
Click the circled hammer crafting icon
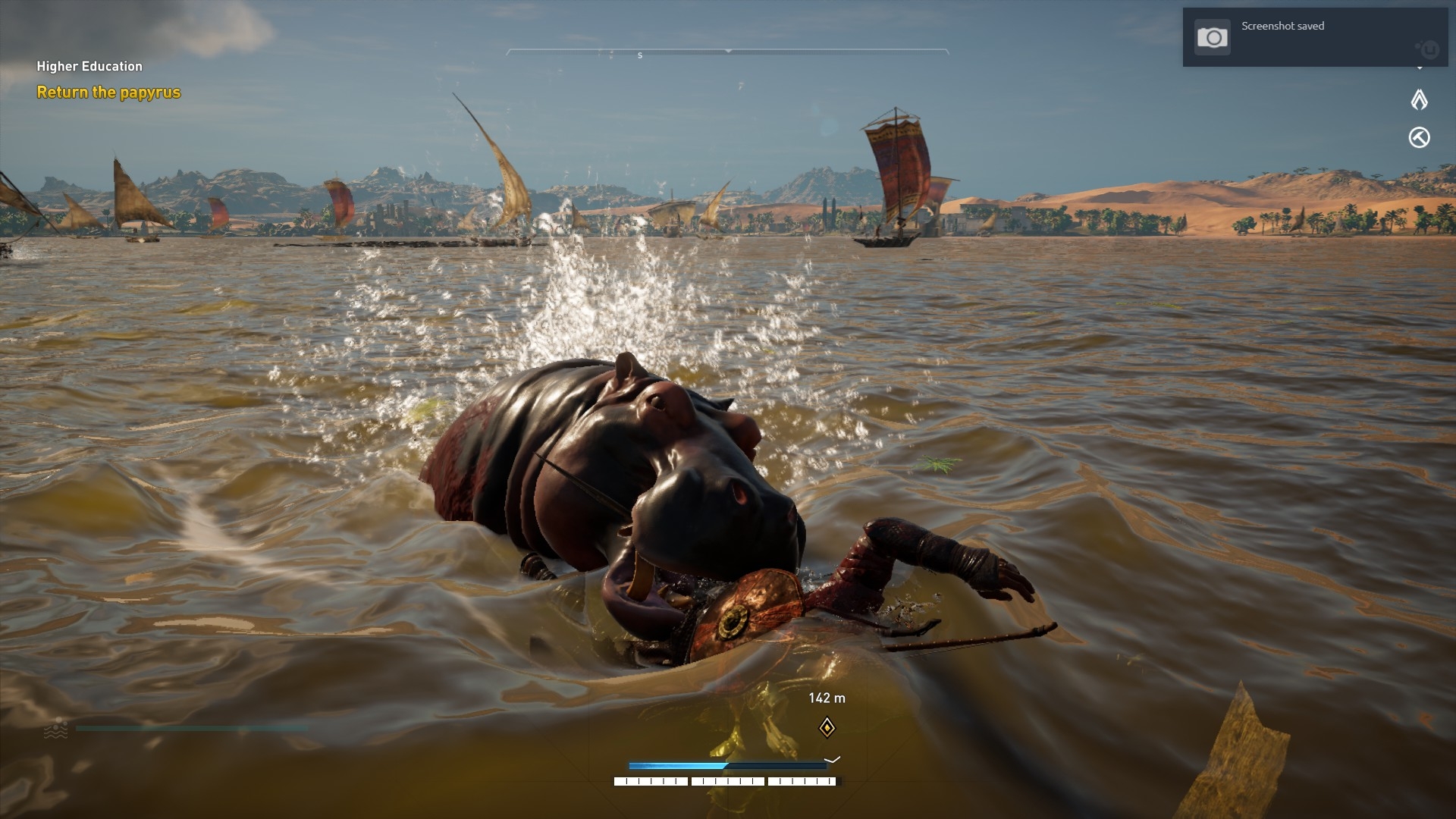pyautogui.click(x=1419, y=137)
